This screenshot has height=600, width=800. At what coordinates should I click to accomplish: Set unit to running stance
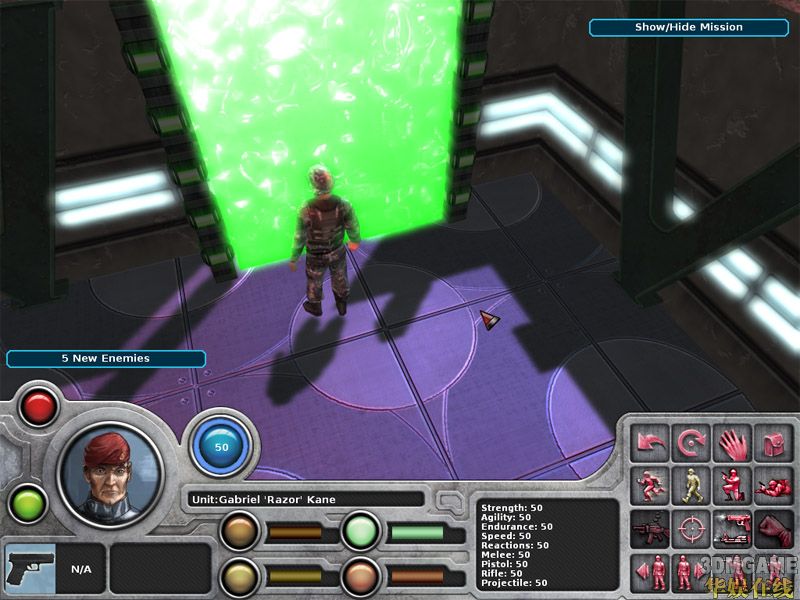[x=650, y=485]
